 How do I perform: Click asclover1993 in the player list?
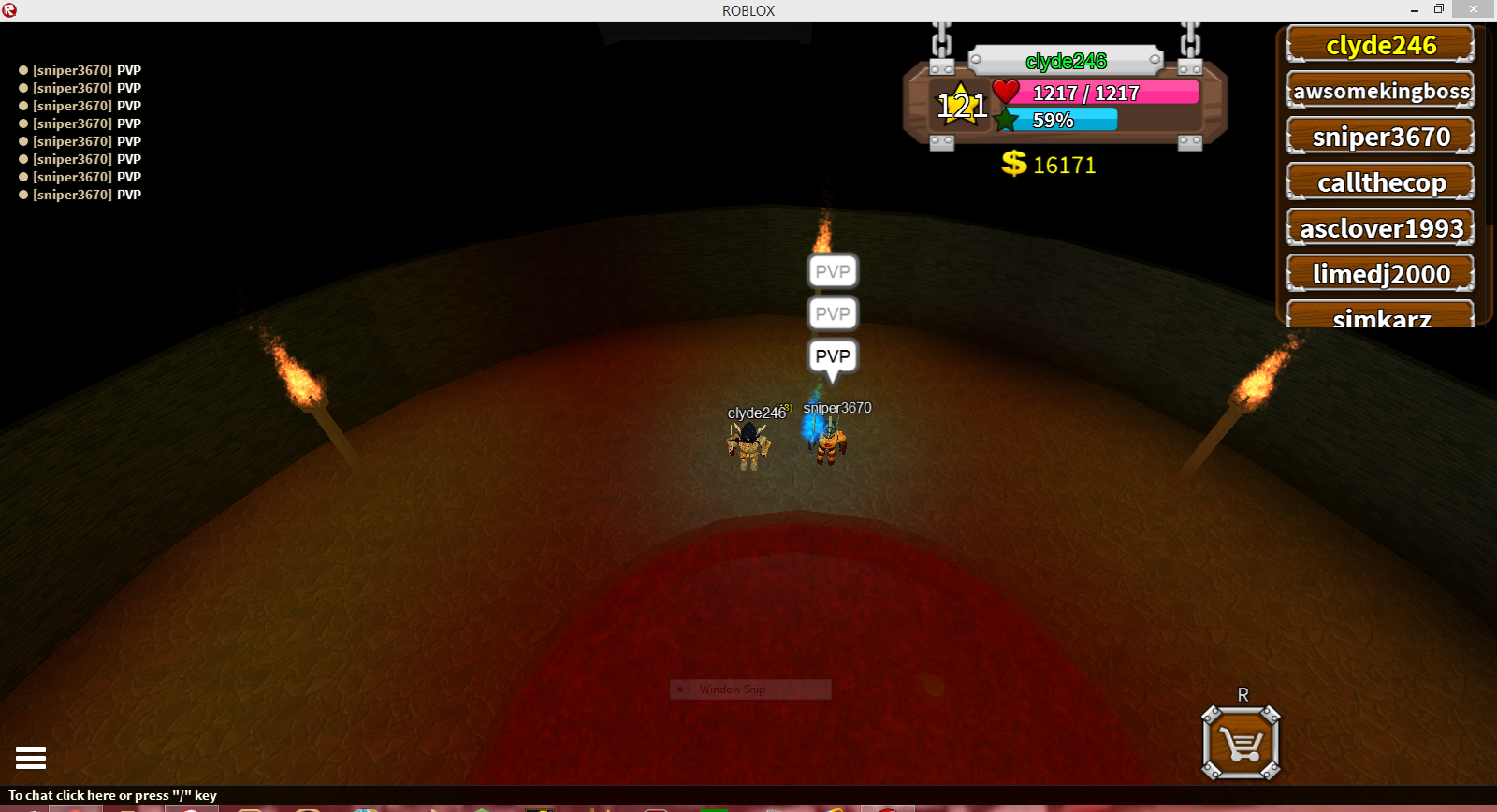1379,227
